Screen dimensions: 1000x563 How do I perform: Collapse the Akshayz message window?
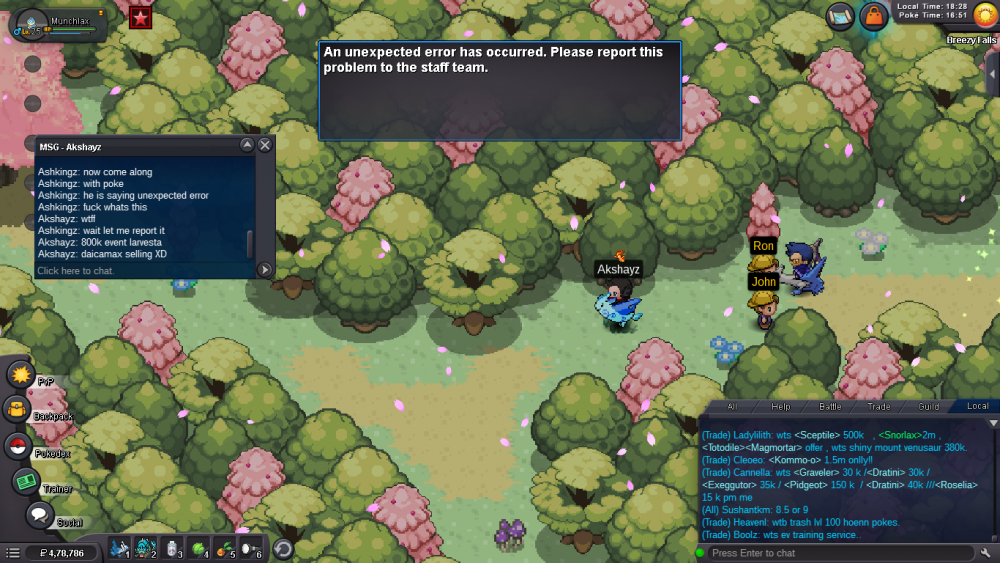[x=247, y=146]
